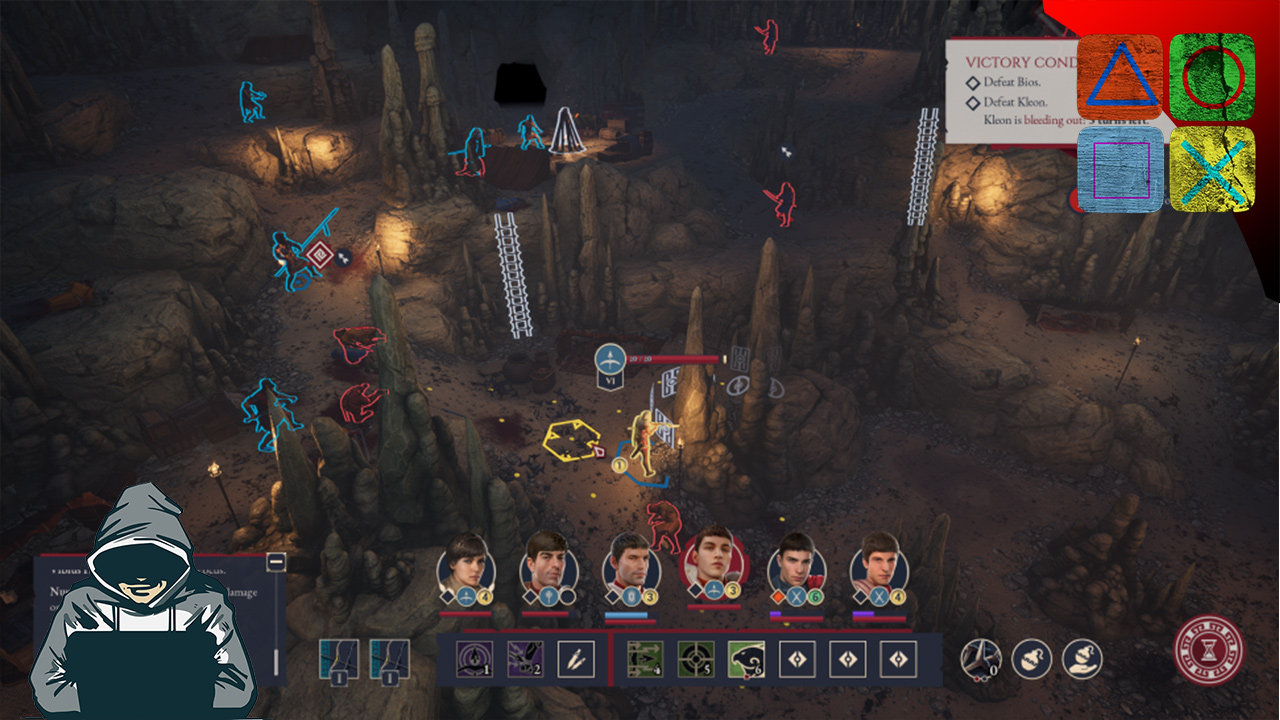Select the caltrops item icon
This screenshot has width=1280, height=720.
pos(980,659)
